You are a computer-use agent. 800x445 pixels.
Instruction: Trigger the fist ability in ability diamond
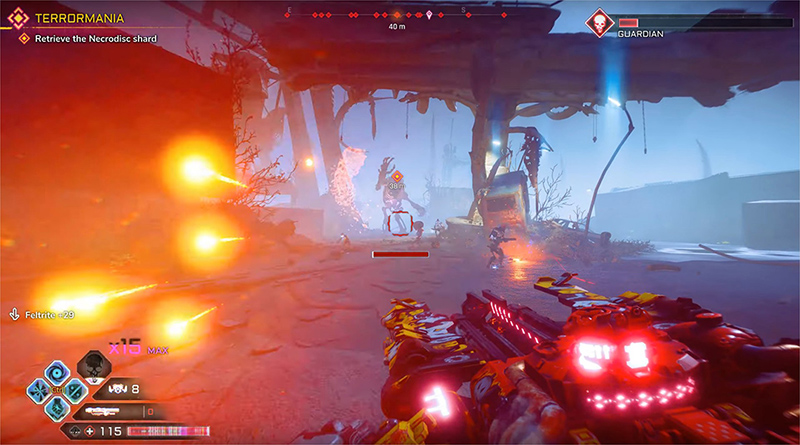55,408
